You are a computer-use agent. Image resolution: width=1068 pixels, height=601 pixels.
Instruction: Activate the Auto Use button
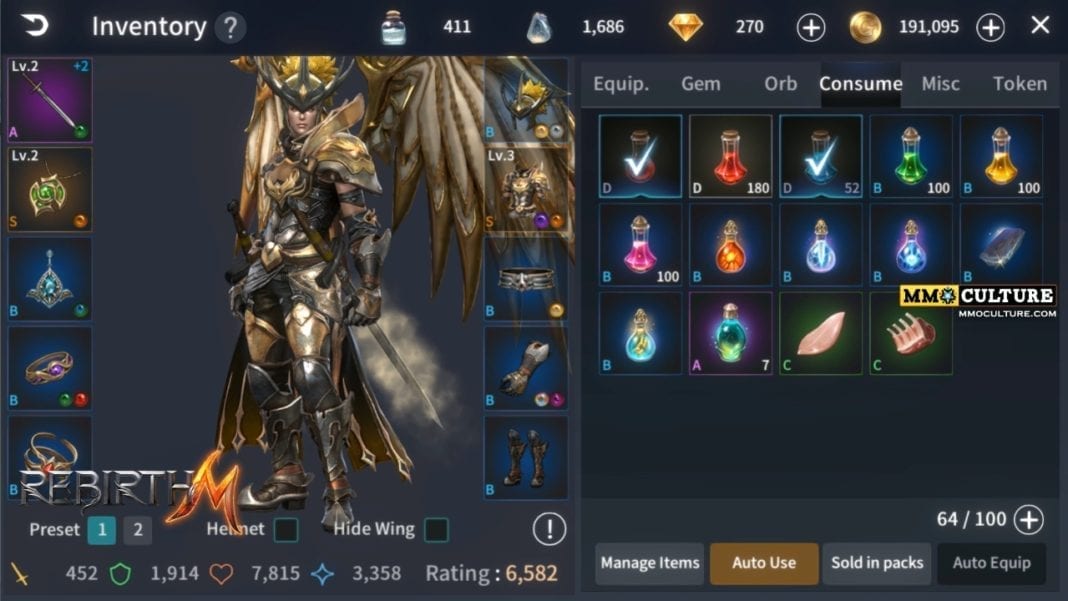click(x=764, y=563)
